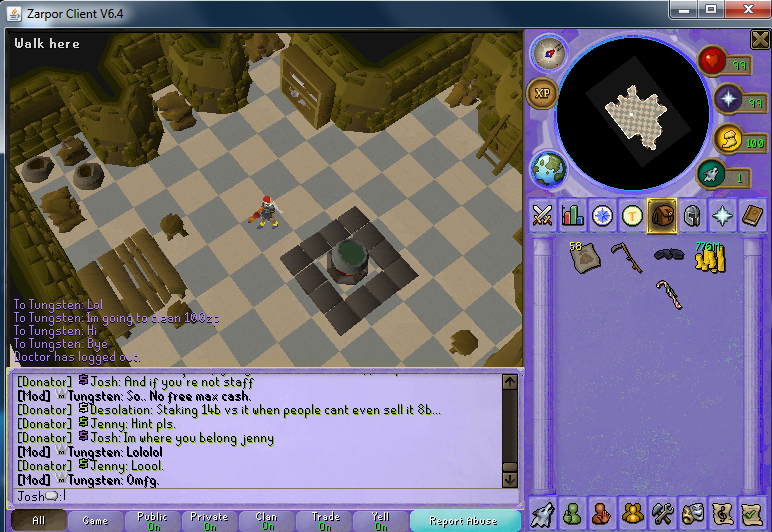Click the compass on the minimap
Screen dimensions: 772x532
[549, 52]
